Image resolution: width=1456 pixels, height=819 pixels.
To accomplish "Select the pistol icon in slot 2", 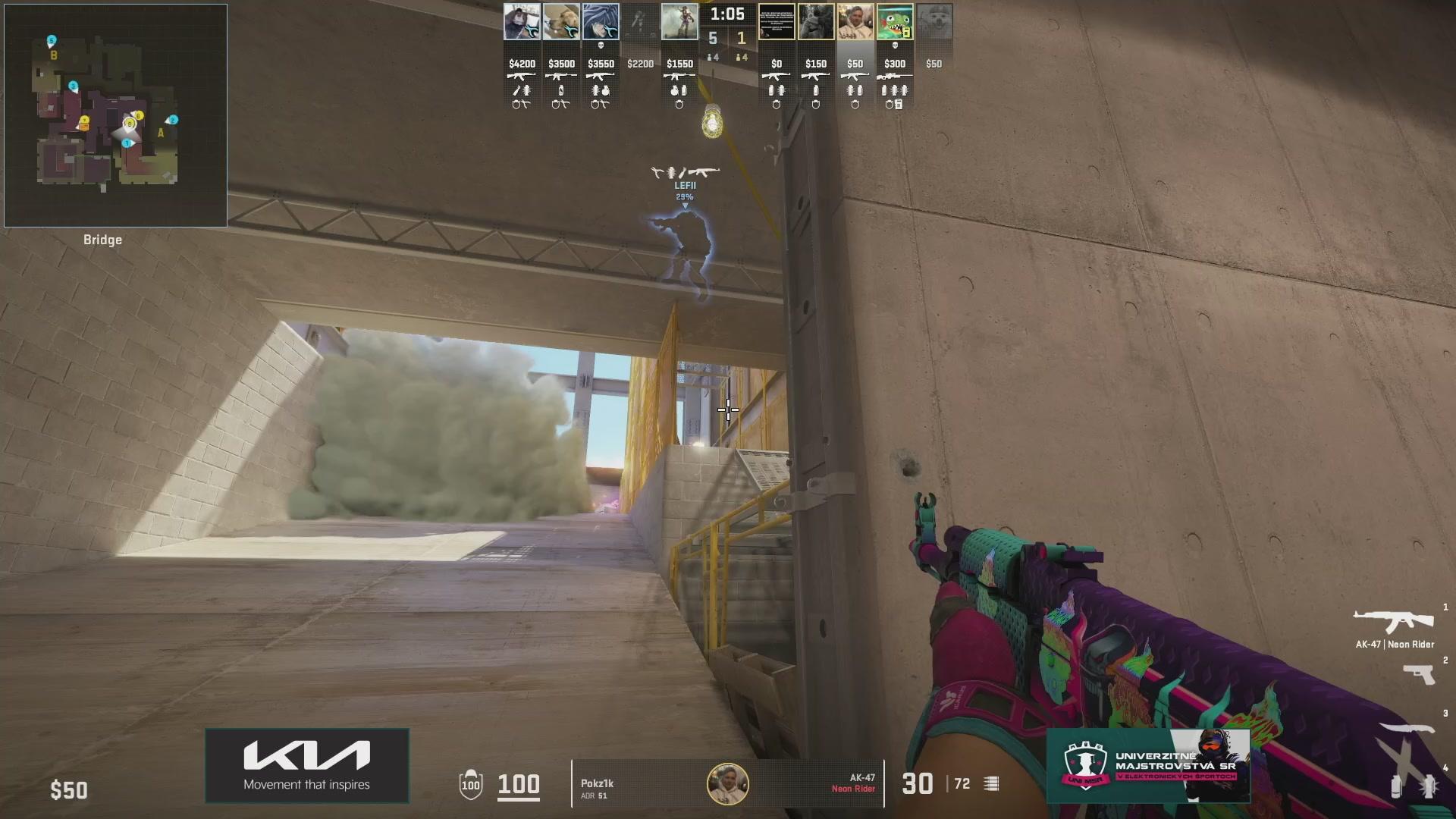I will tap(1418, 675).
